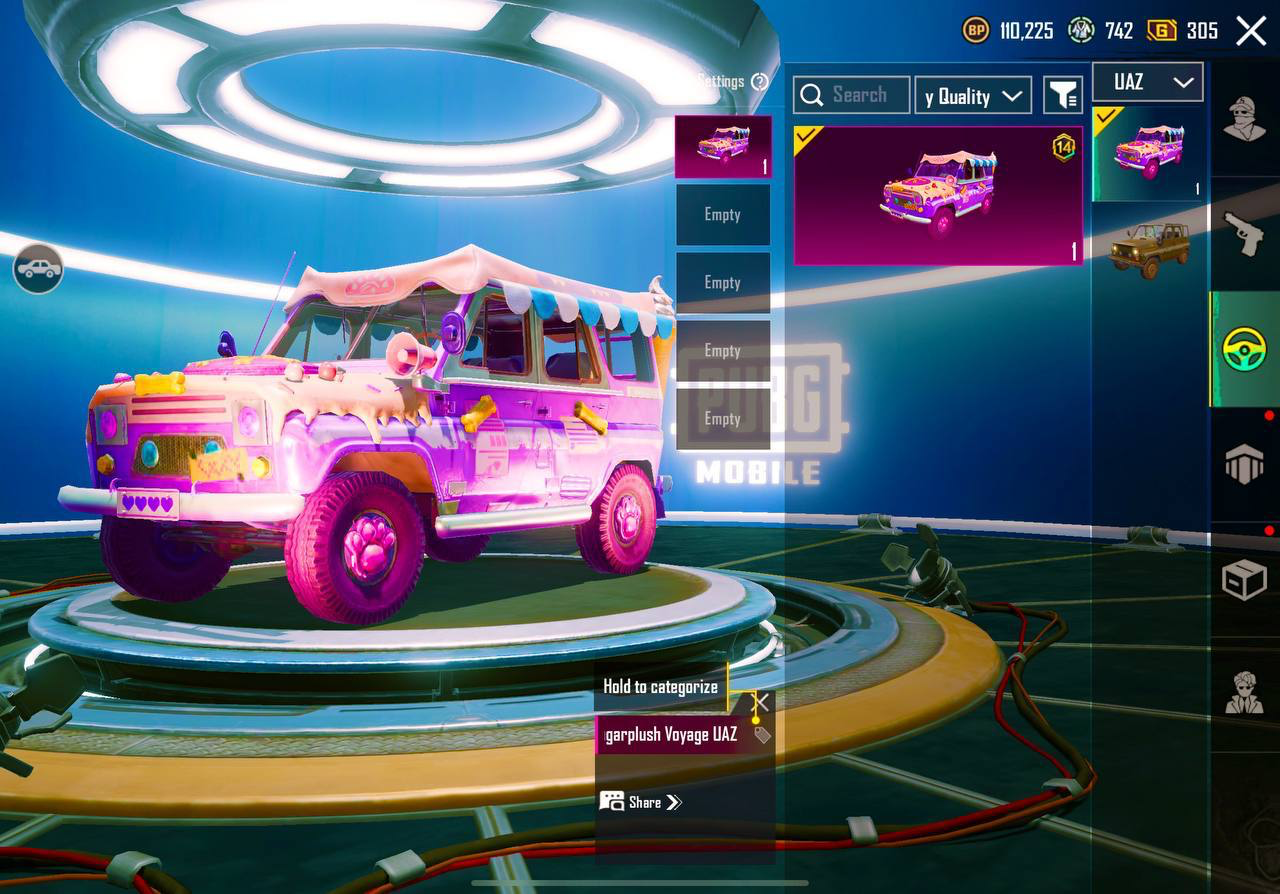The width and height of the screenshot is (1280, 894).
Task: Switch to the masked character outfit tab
Action: pos(1245,120)
